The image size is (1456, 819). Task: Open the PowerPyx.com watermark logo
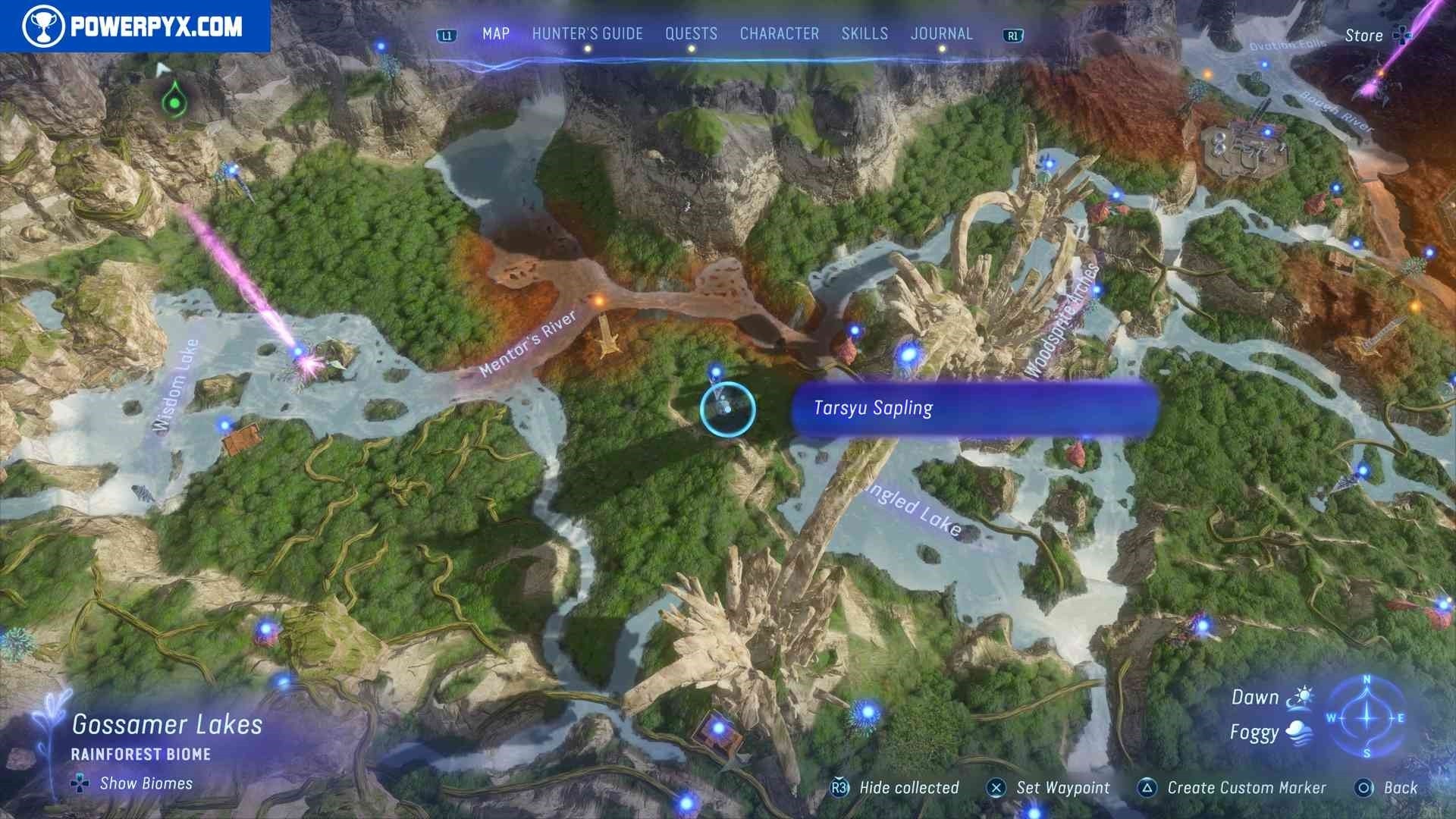[134, 27]
